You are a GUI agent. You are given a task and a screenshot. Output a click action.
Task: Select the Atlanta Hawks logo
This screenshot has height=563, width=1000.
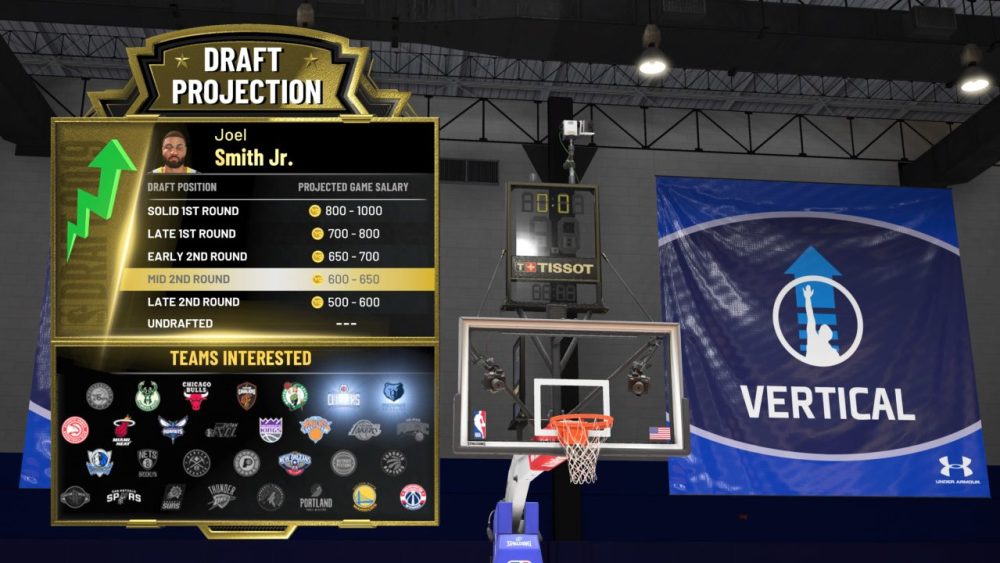coord(75,430)
